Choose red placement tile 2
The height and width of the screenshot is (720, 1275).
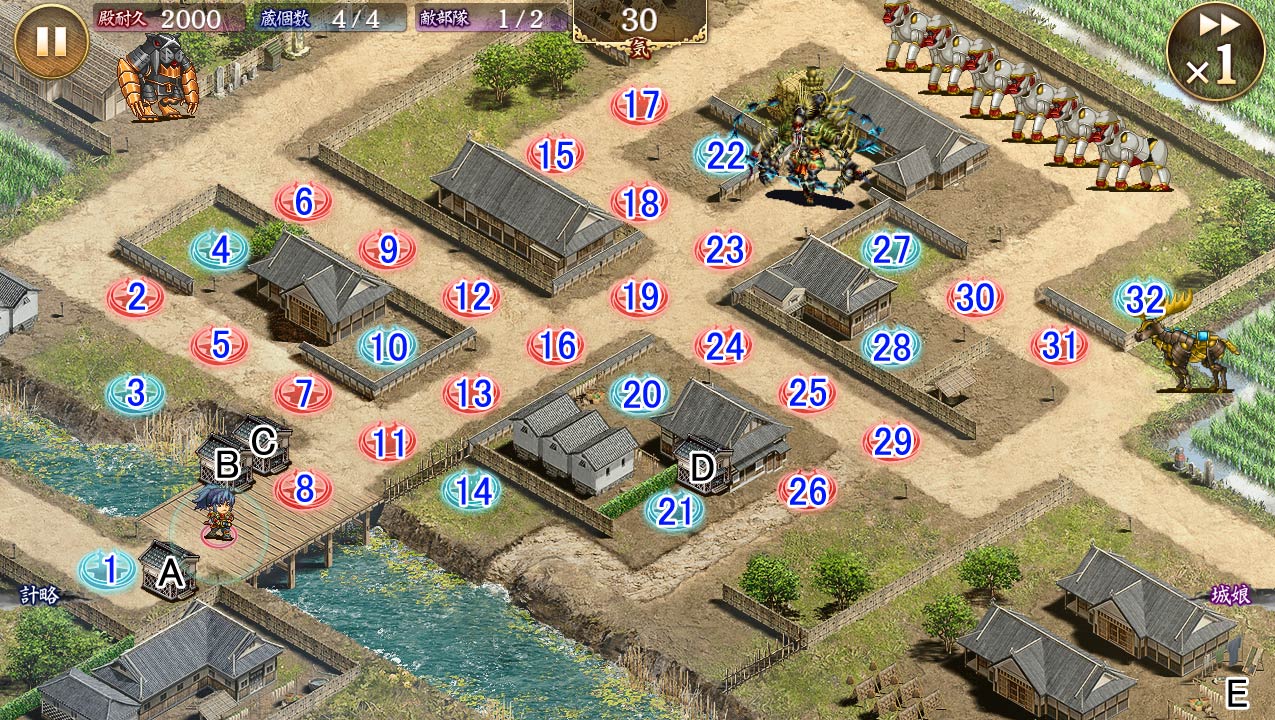136,297
